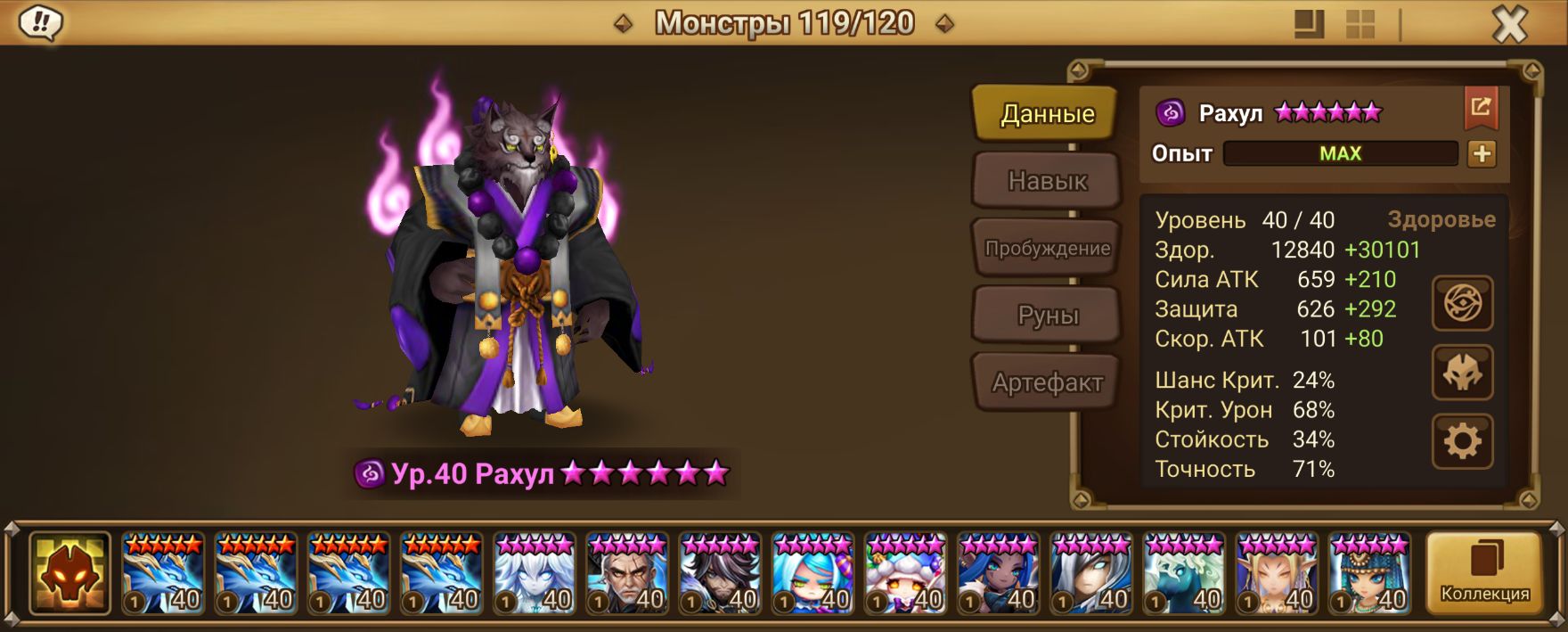The height and width of the screenshot is (632, 1568).
Task: Share Рахул via the red share icon
Action: pos(1481,108)
